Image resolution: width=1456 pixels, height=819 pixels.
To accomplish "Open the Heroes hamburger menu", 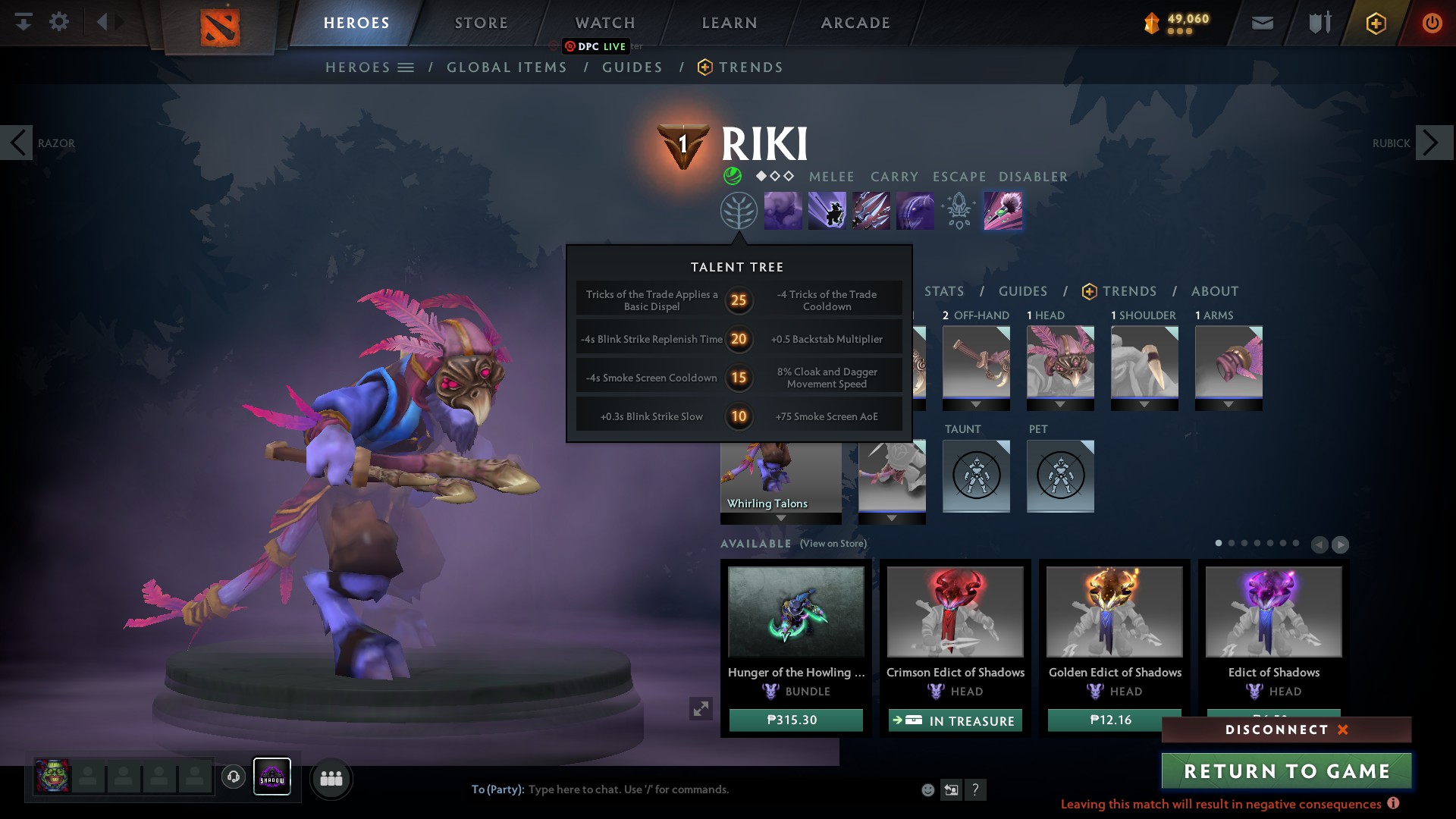I will pos(406,67).
